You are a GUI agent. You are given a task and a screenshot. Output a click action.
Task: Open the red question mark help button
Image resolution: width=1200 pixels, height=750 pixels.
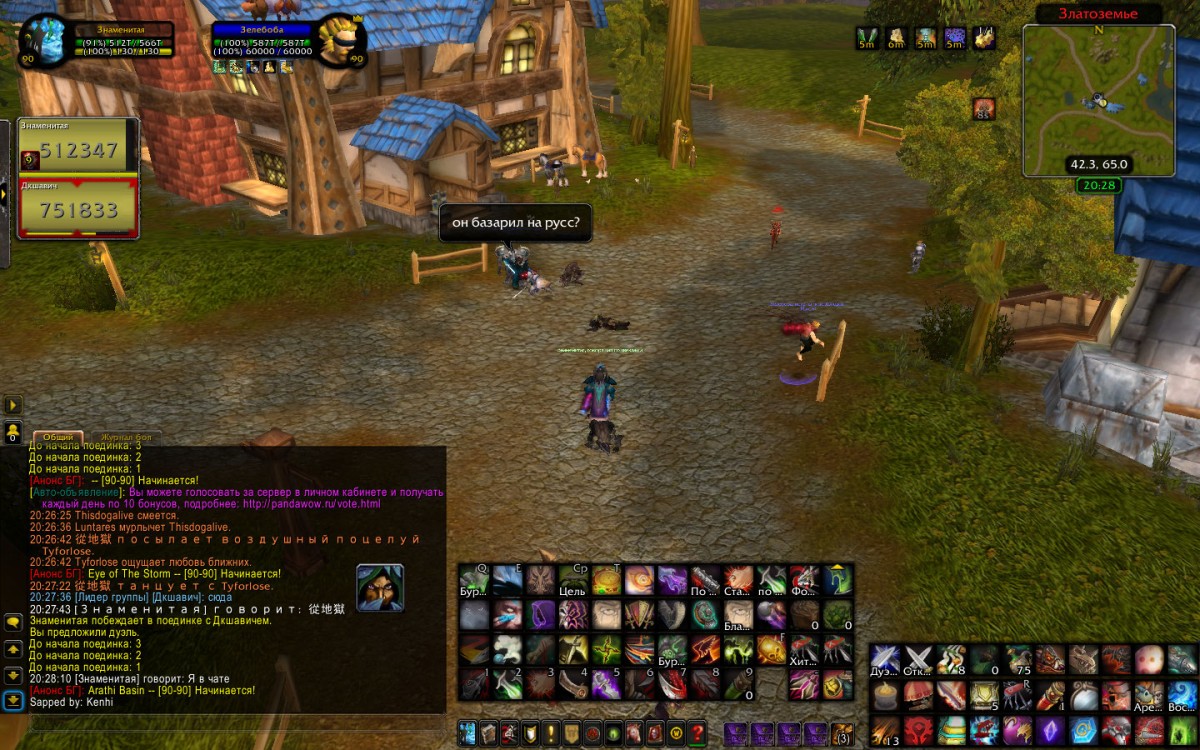click(697, 732)
